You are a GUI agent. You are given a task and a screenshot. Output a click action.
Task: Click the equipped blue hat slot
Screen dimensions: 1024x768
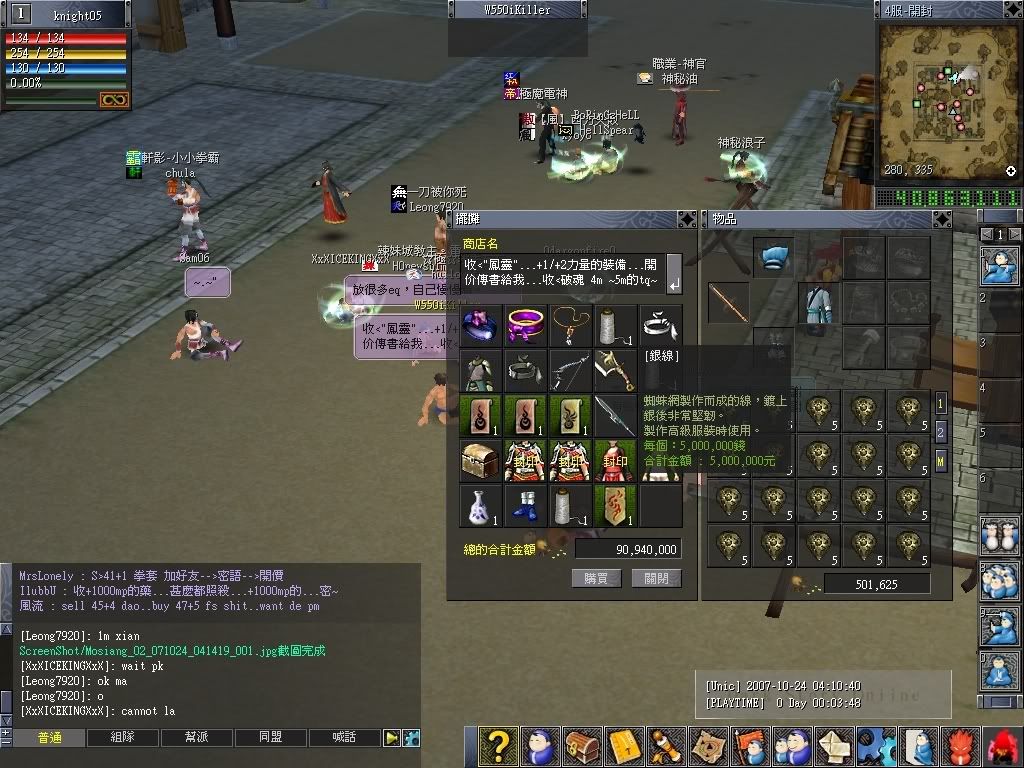(773, 257)
